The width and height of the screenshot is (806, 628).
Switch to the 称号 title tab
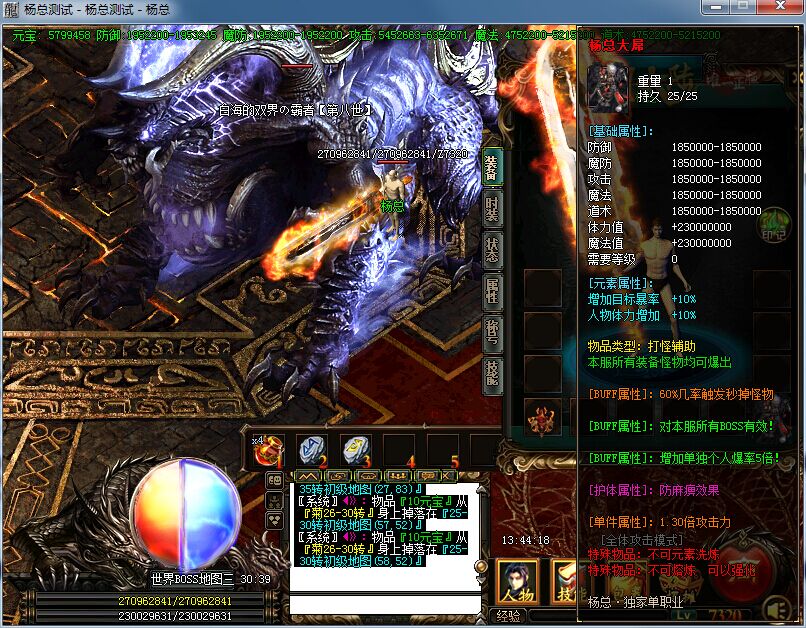tap(492, 332)
